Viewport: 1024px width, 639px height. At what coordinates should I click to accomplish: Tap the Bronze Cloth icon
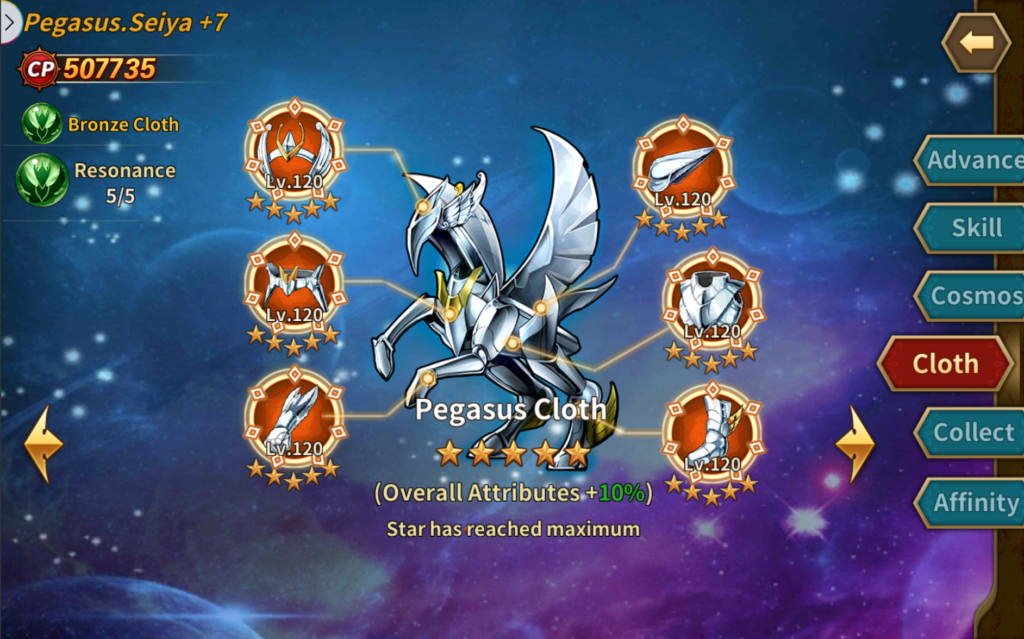click(42, 124)
